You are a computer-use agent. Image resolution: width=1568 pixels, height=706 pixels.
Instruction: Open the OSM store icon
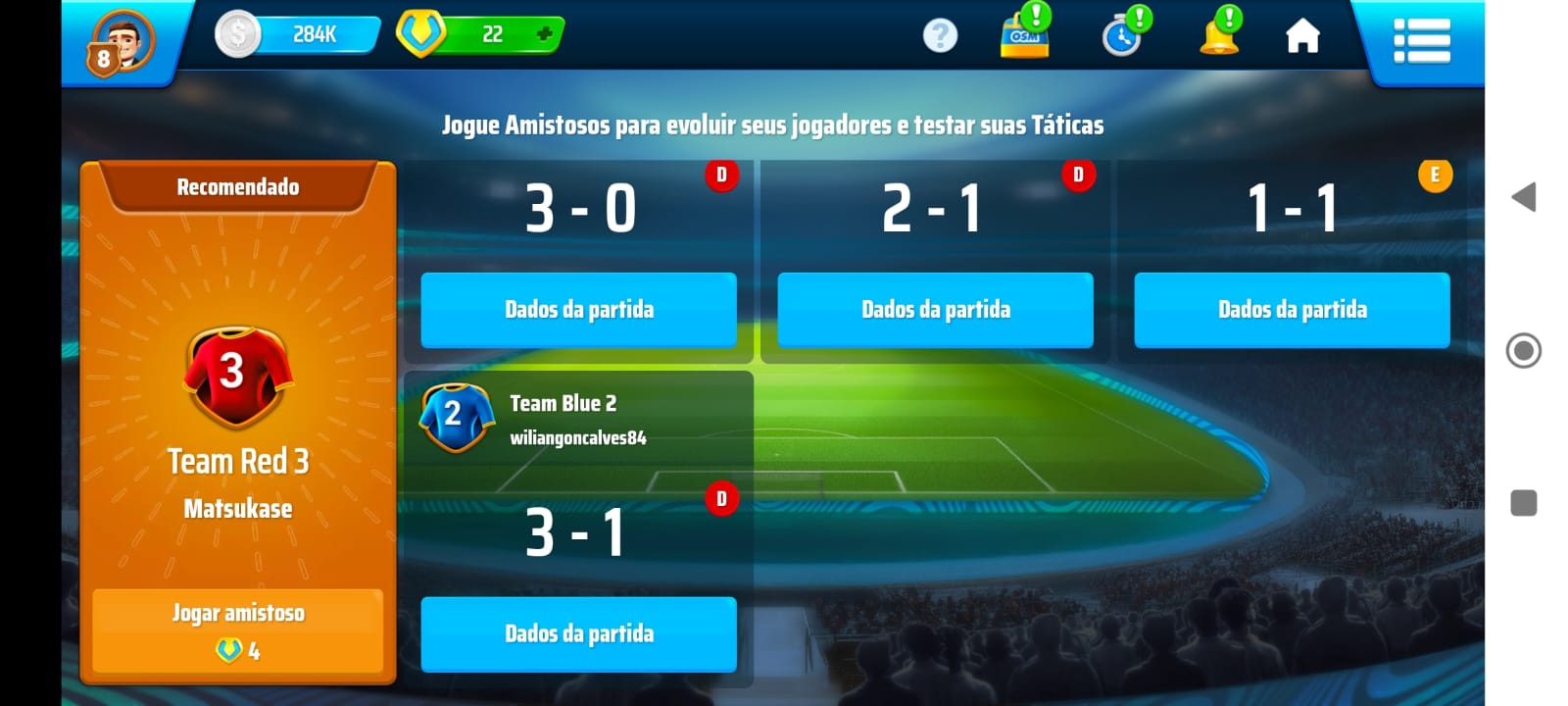pos(1024,36)
